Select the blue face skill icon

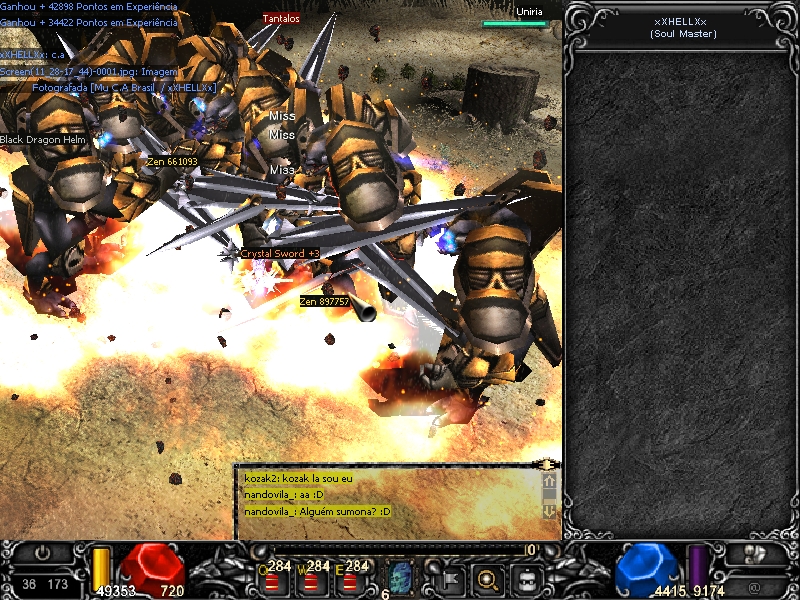(401, 578)
